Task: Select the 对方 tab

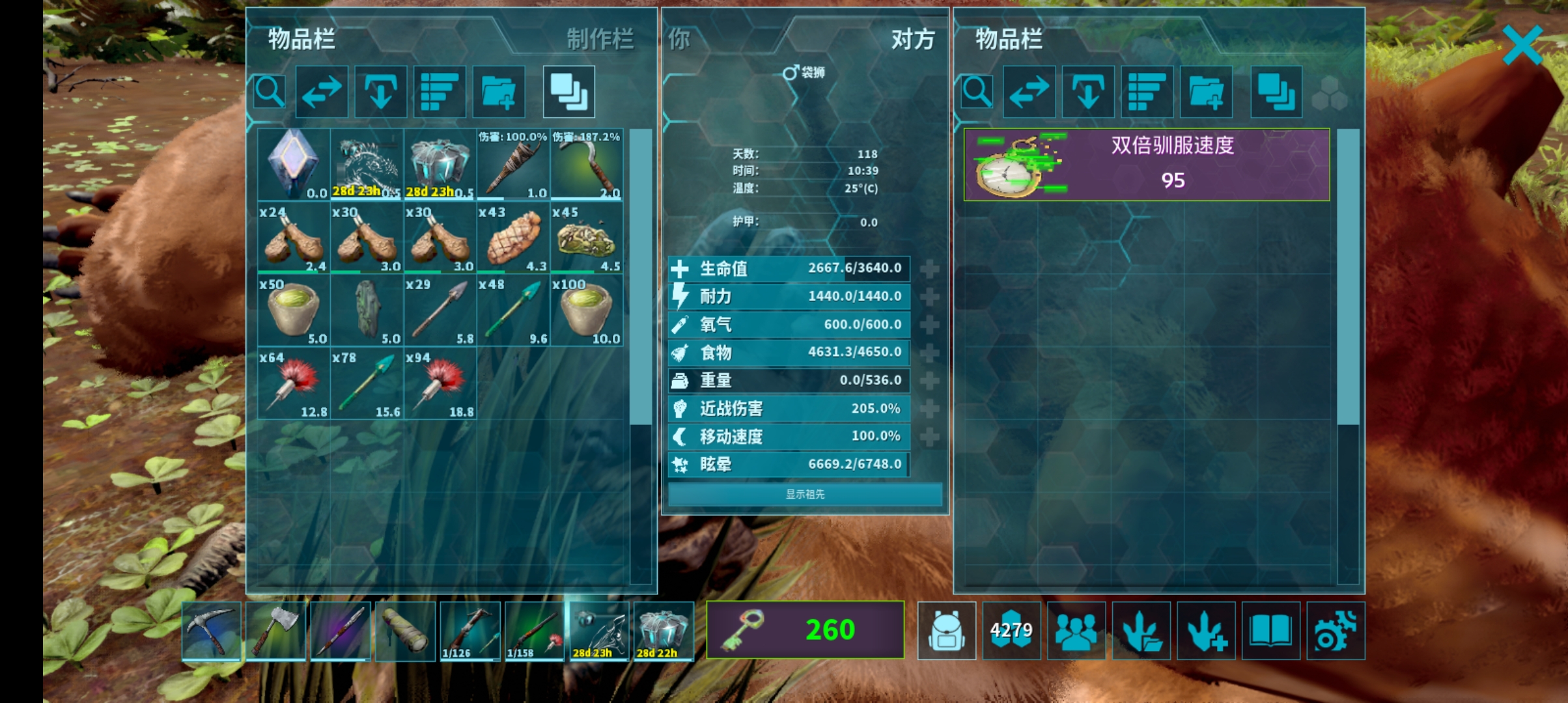Action: click(x=912, y=40)
